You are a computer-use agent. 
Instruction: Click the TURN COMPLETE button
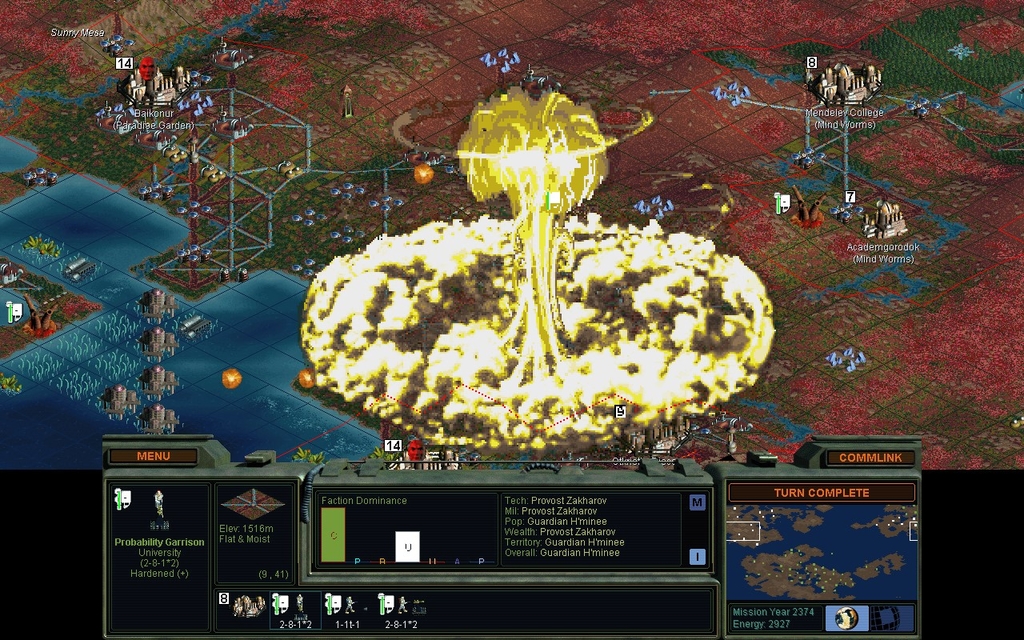[821, 493]
